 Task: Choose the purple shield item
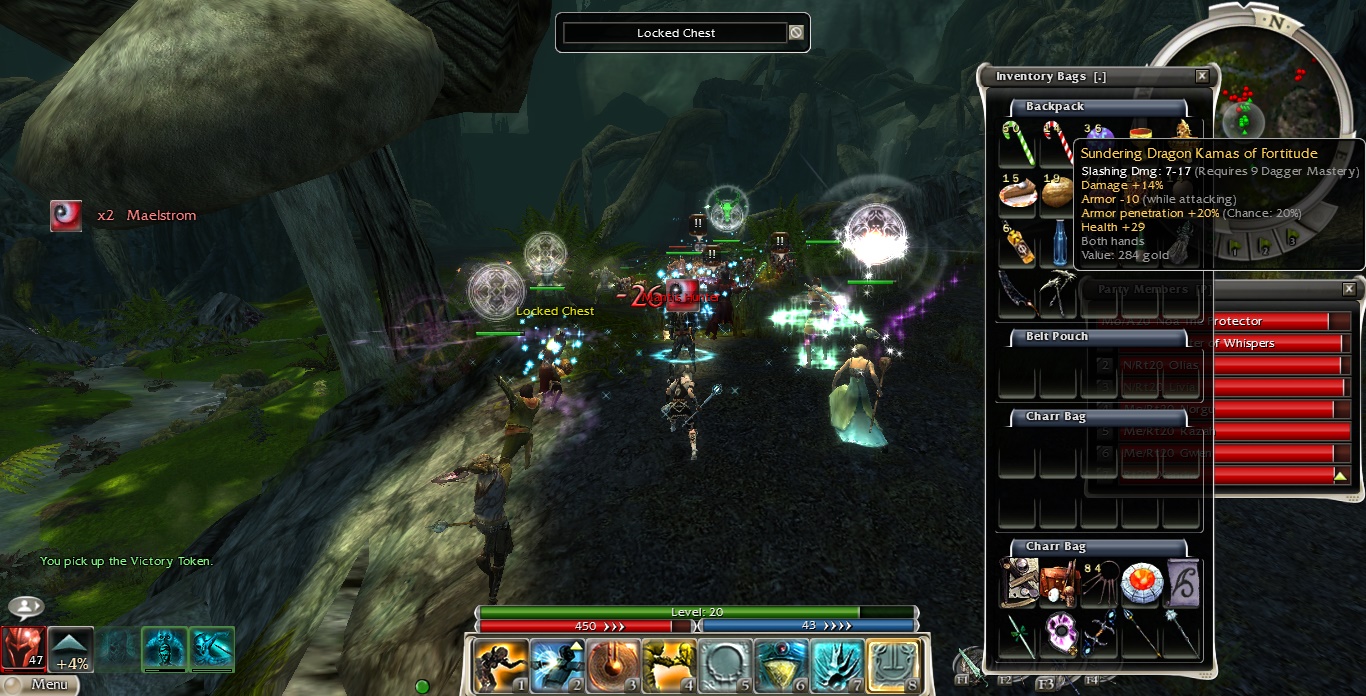pyautogui.click(x=1059, y=634)
